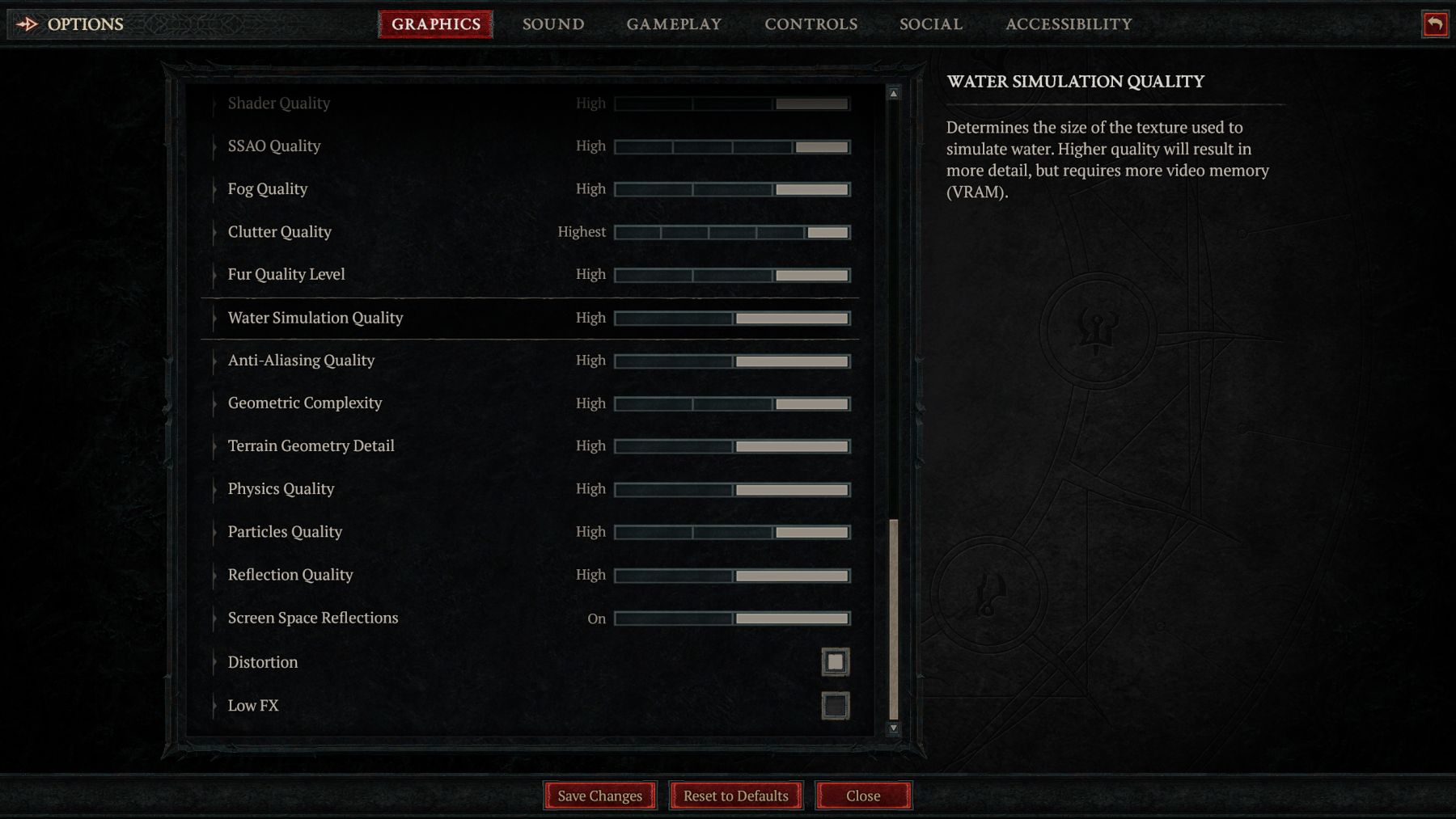1456x819 pixels.
Task: Save Changes to graphics settings
Action: (x=599, y=796)
